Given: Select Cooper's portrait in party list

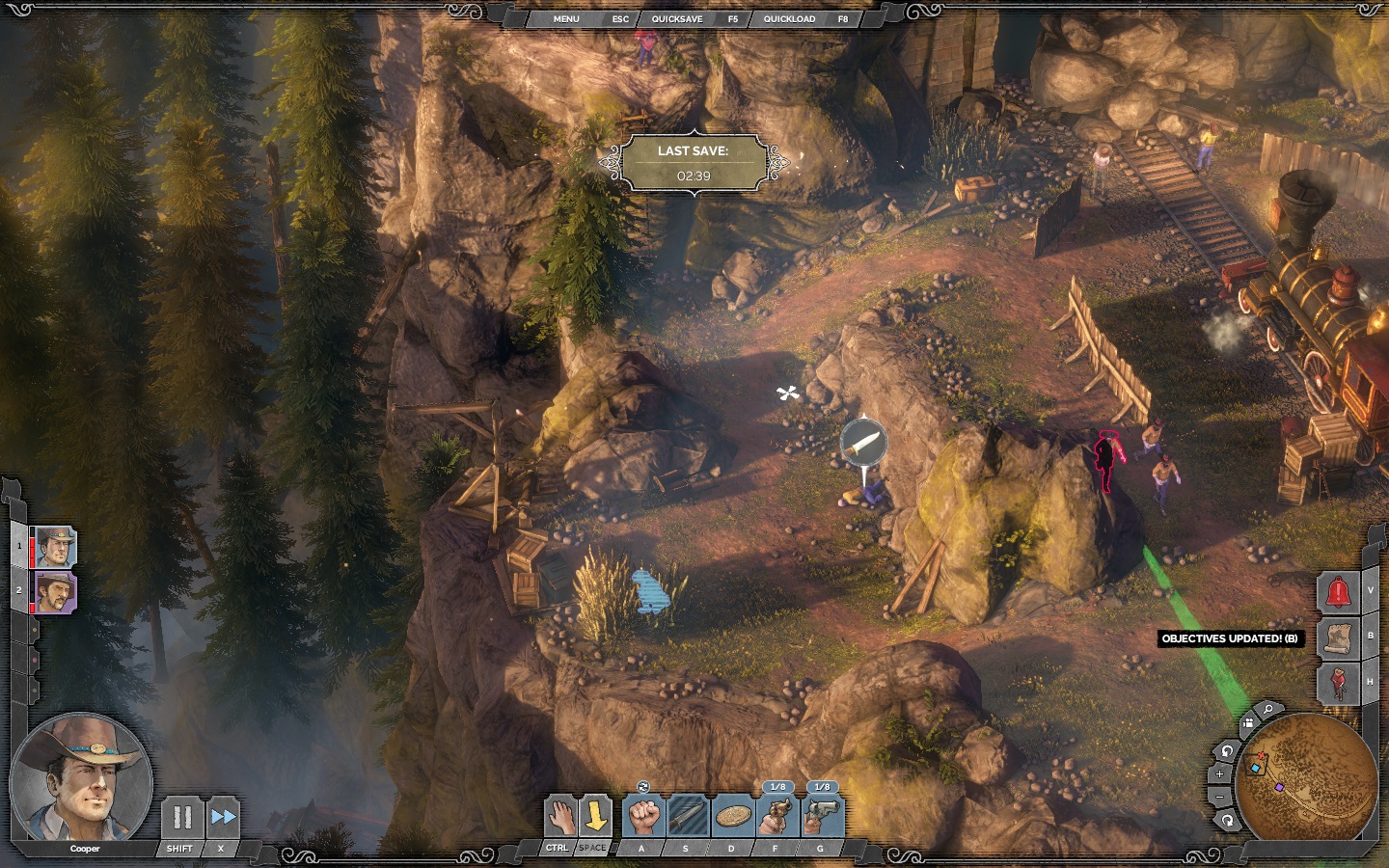Looking at the screenshot, I should 55,547.
